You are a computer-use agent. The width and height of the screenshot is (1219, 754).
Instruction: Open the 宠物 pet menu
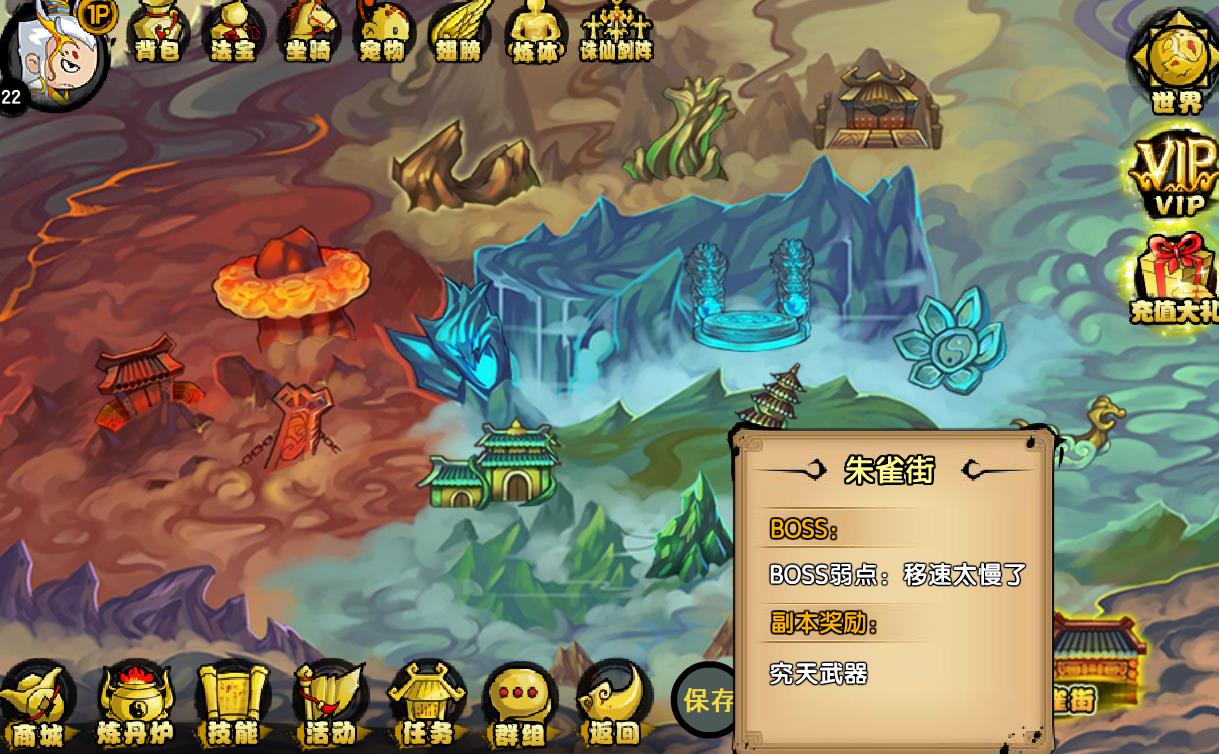382,30
